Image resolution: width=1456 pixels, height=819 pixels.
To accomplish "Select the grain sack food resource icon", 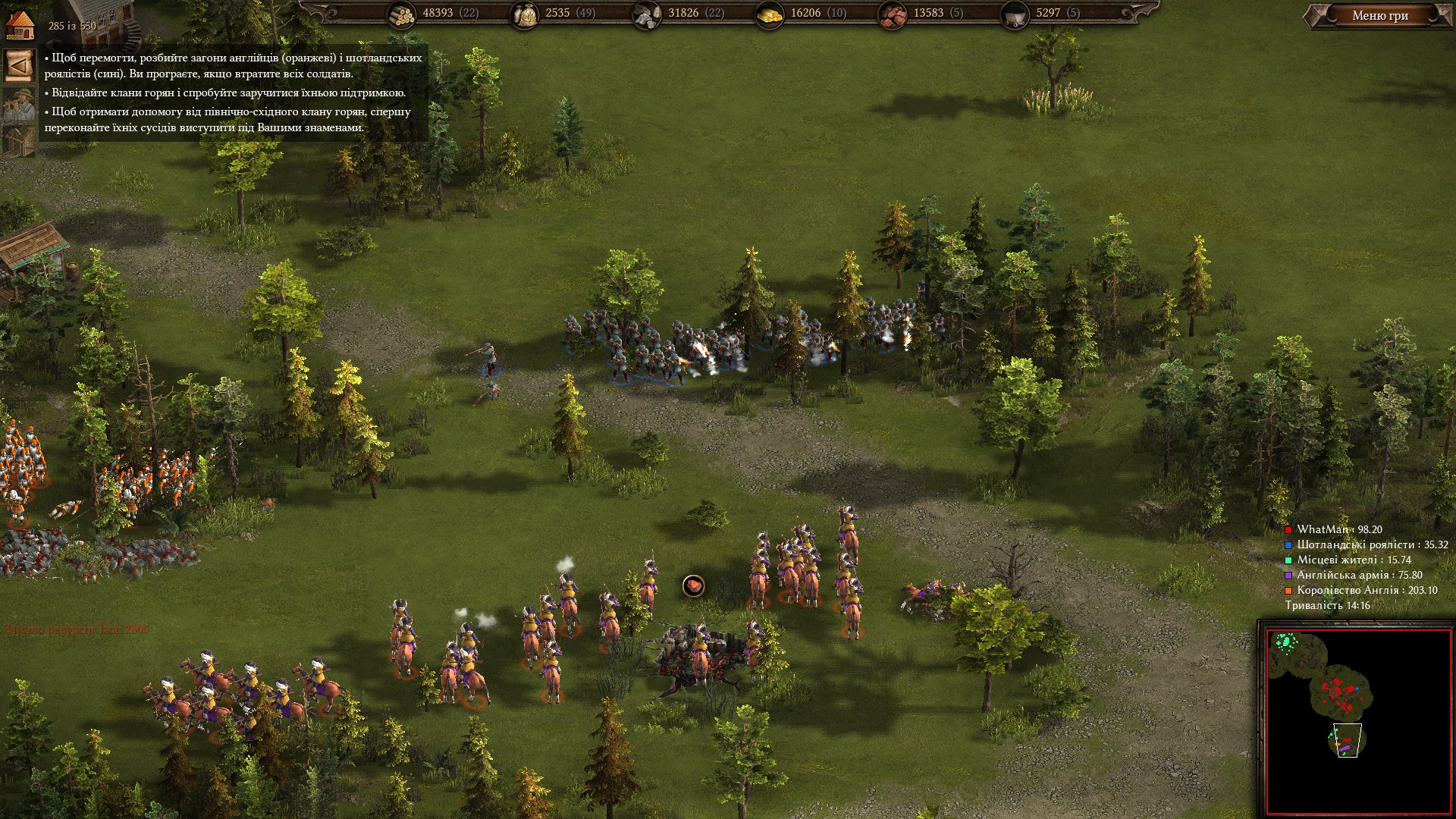I will tap(524, 14).
